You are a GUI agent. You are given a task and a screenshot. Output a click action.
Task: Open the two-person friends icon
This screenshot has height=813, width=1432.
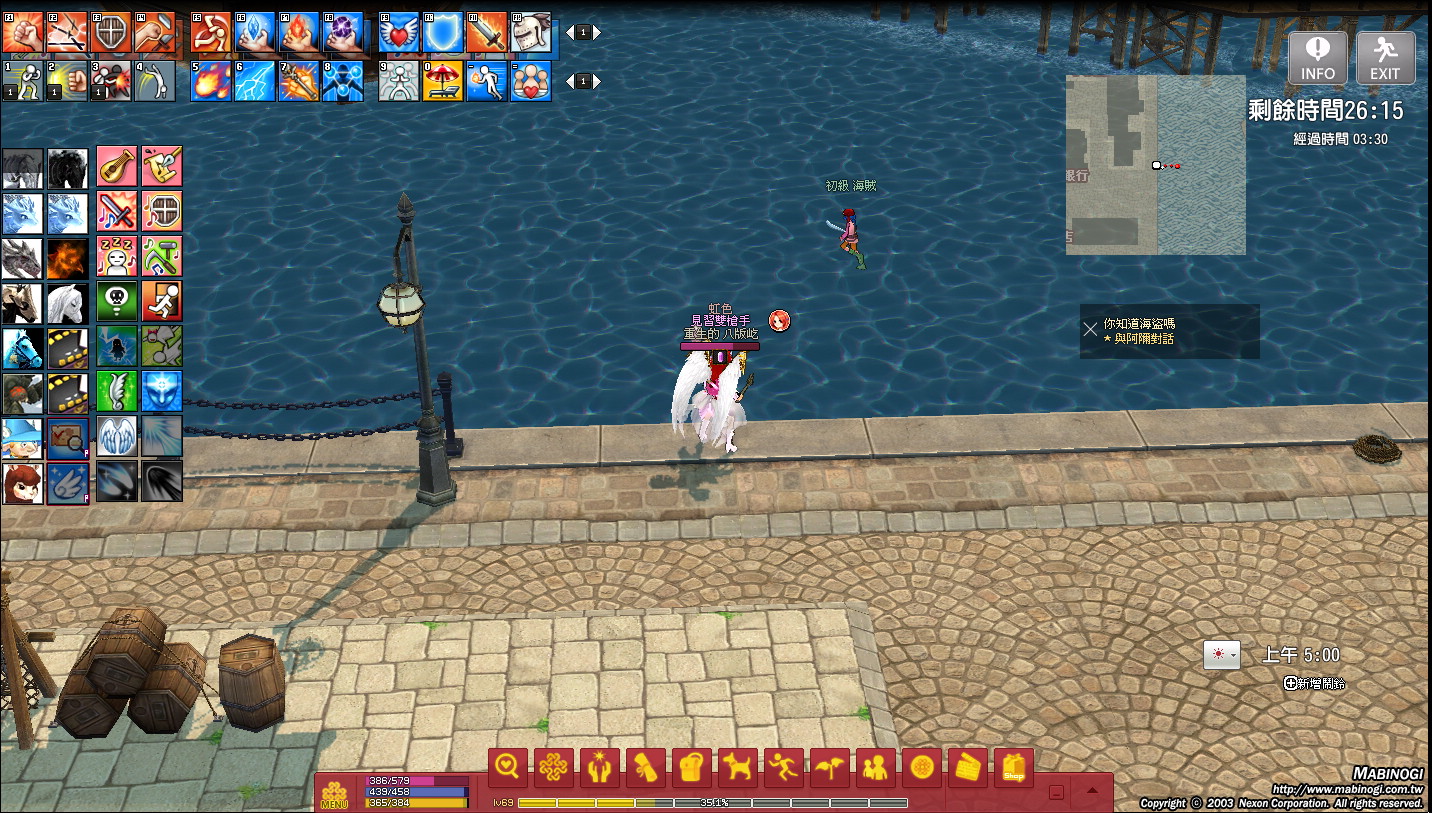tap(876, 768)
